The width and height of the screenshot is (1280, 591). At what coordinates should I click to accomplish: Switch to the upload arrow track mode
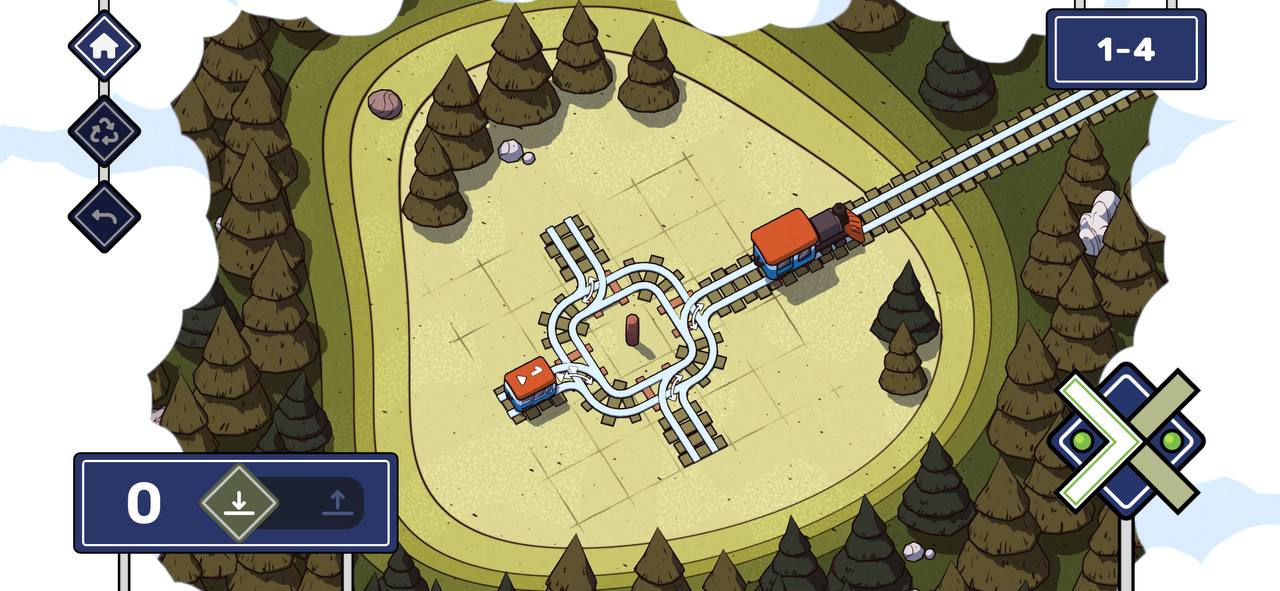337,503
